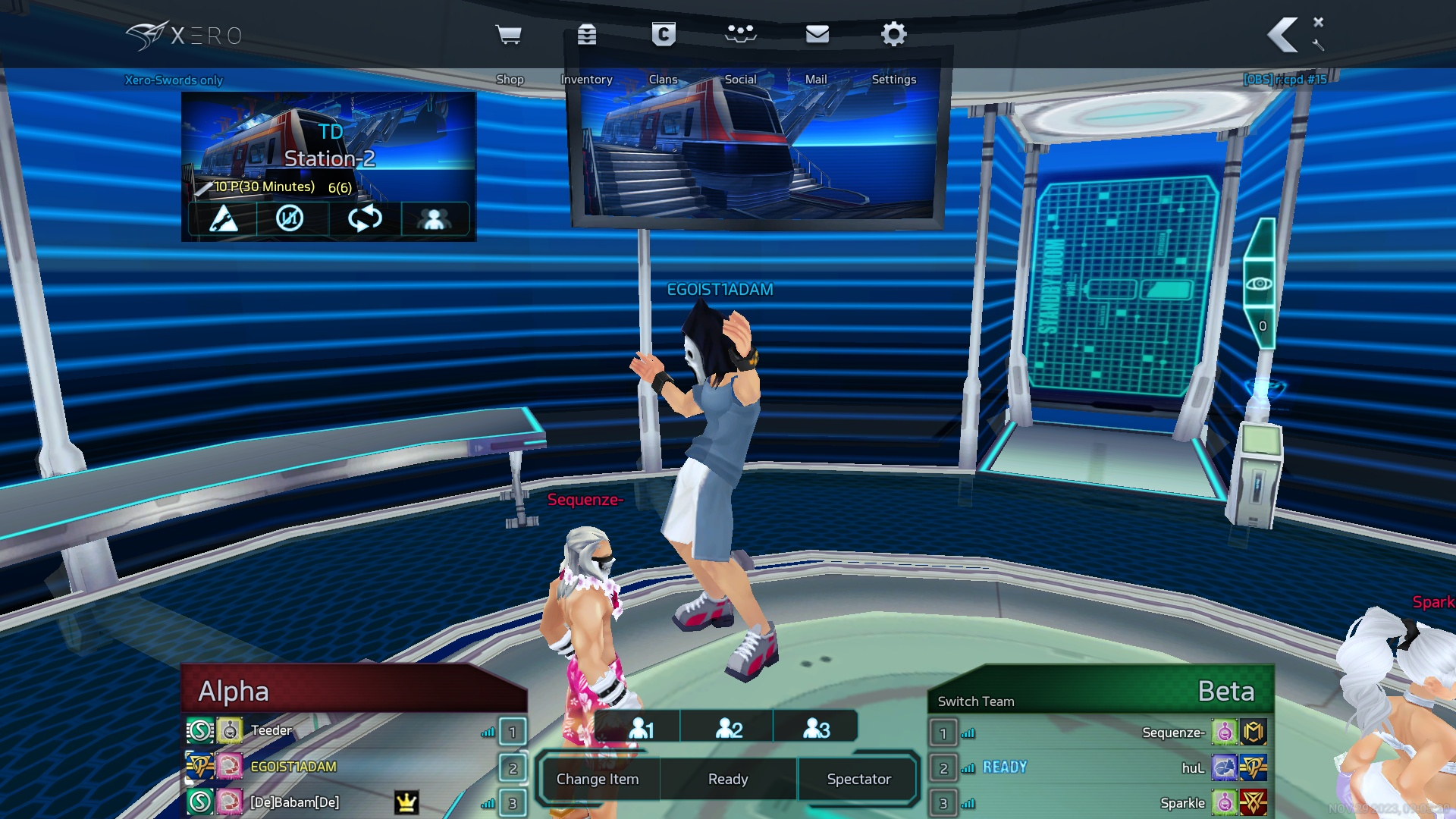
Task: Switch to Spectator mode
Action: (x=859, y=779)
